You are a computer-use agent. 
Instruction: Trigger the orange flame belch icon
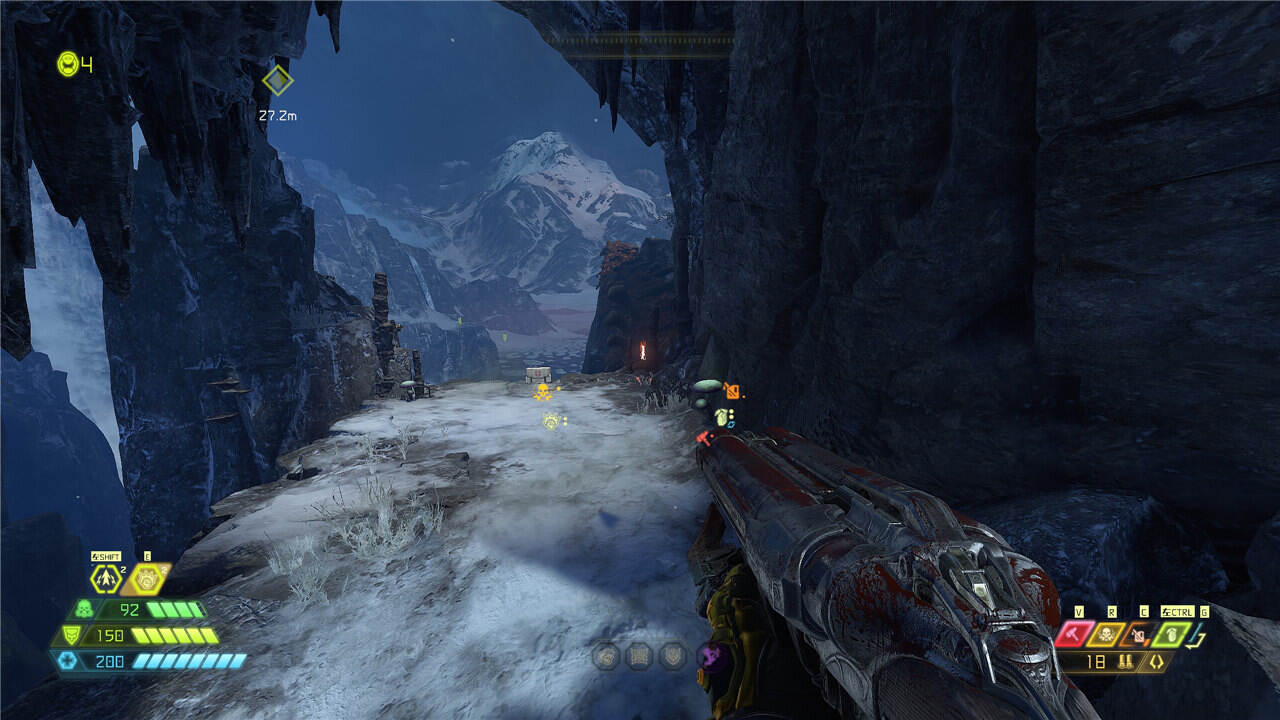pyautogui.click(x=147, y=578)
